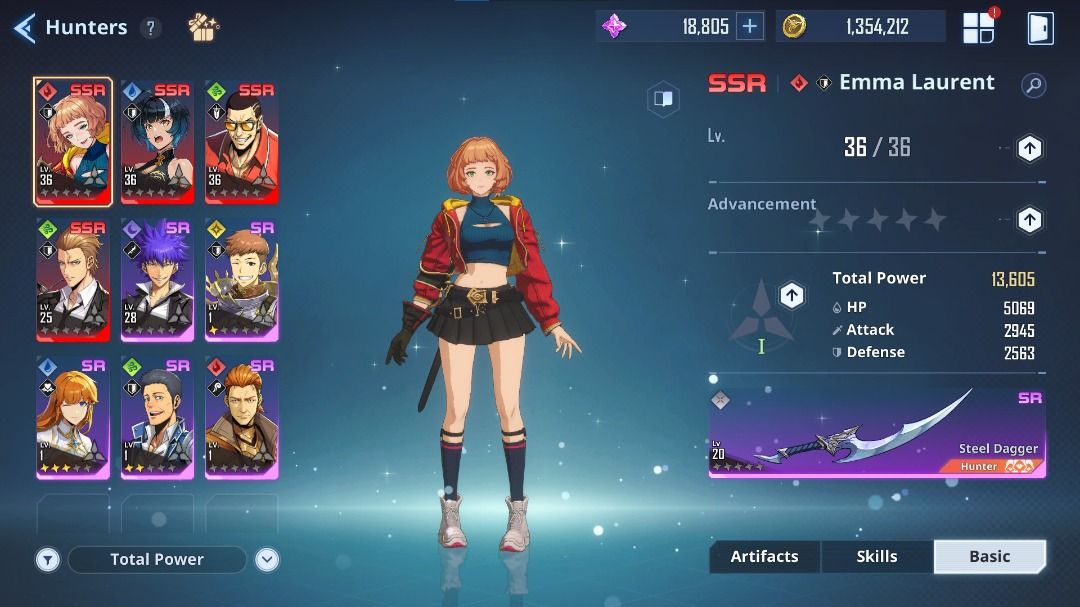
Task: Switch to the Artifacts tab
Action: (764, 557)
